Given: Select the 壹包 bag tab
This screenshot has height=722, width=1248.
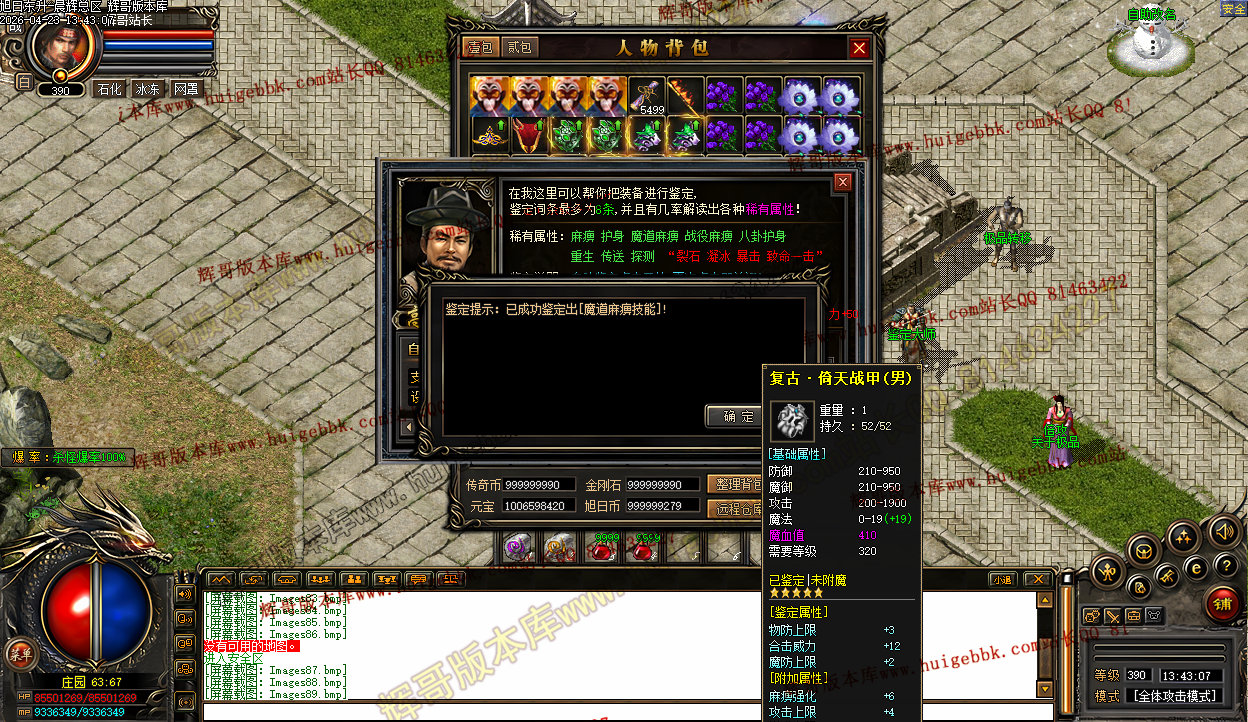Looking at the screenshot, I should (480, 47).
